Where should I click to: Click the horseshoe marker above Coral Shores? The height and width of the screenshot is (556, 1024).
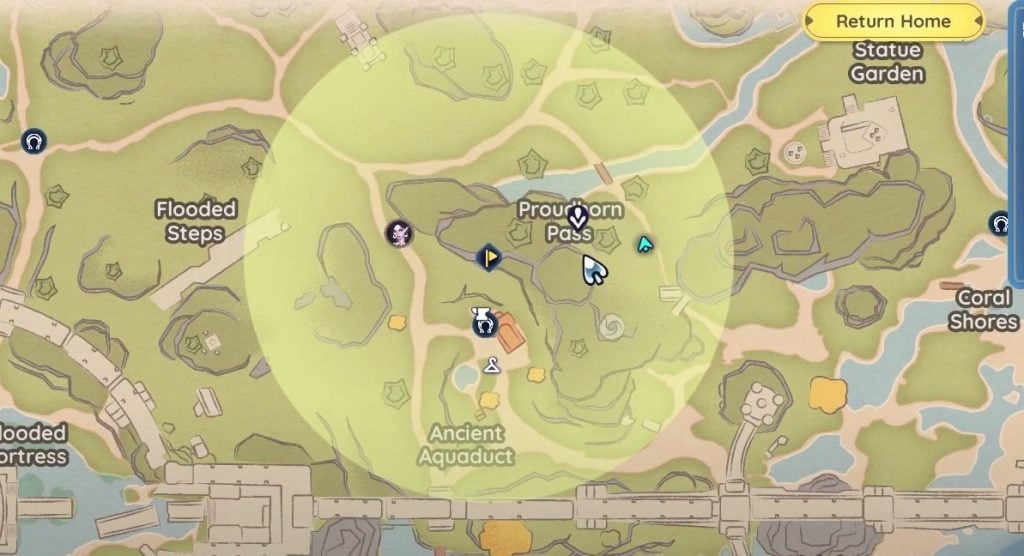(x=999, y=223)
